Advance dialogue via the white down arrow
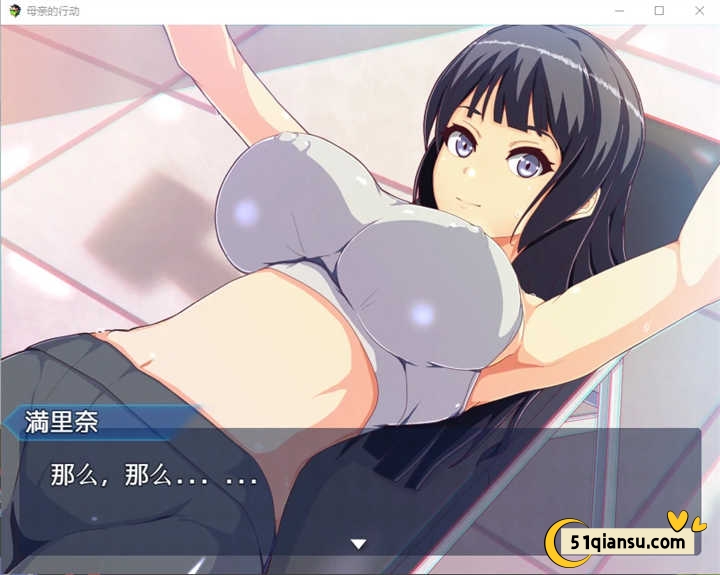This screenshot has width=720, height=575. click(x=358, y=544)
